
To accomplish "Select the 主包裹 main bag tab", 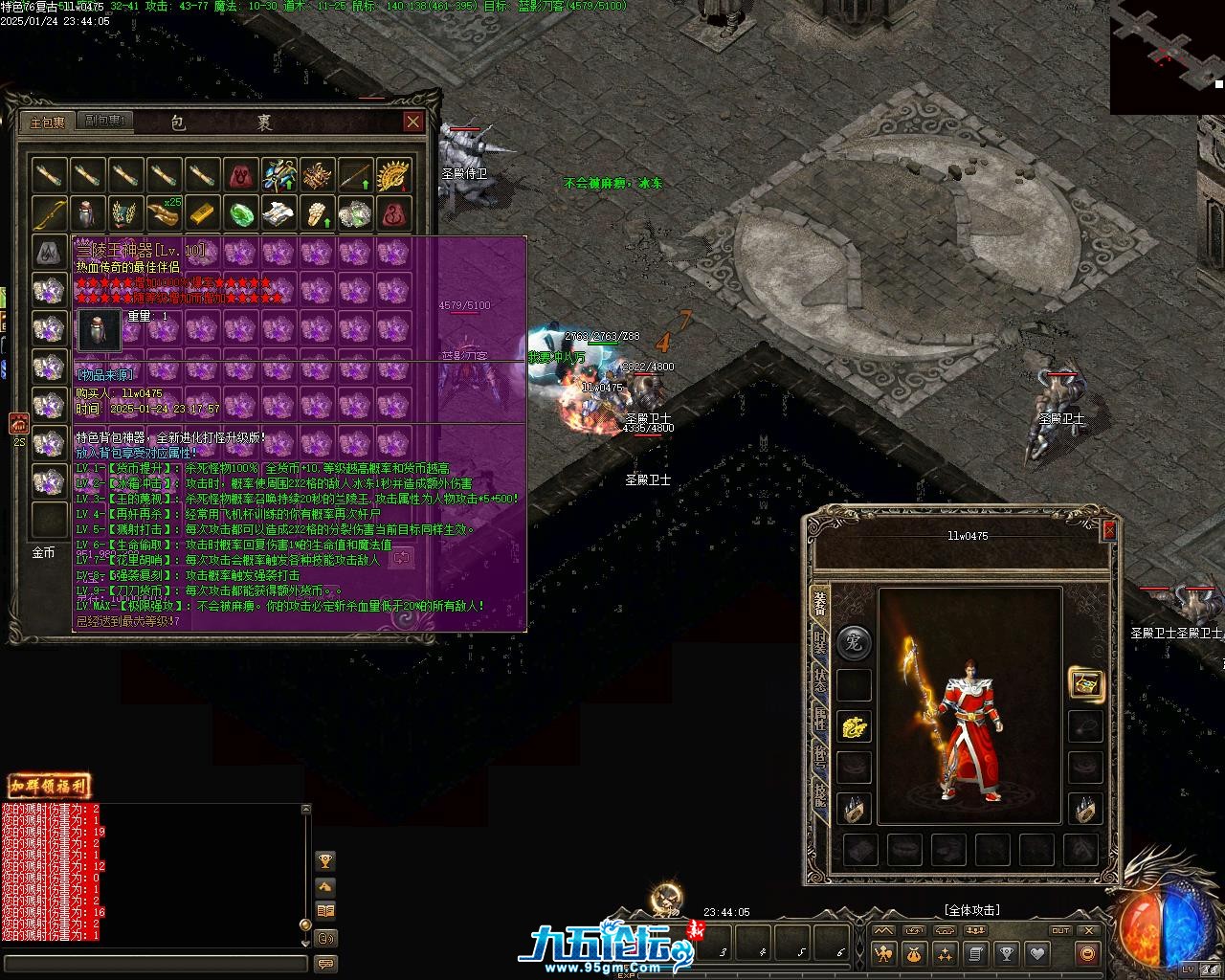I will tap(47, 122).
